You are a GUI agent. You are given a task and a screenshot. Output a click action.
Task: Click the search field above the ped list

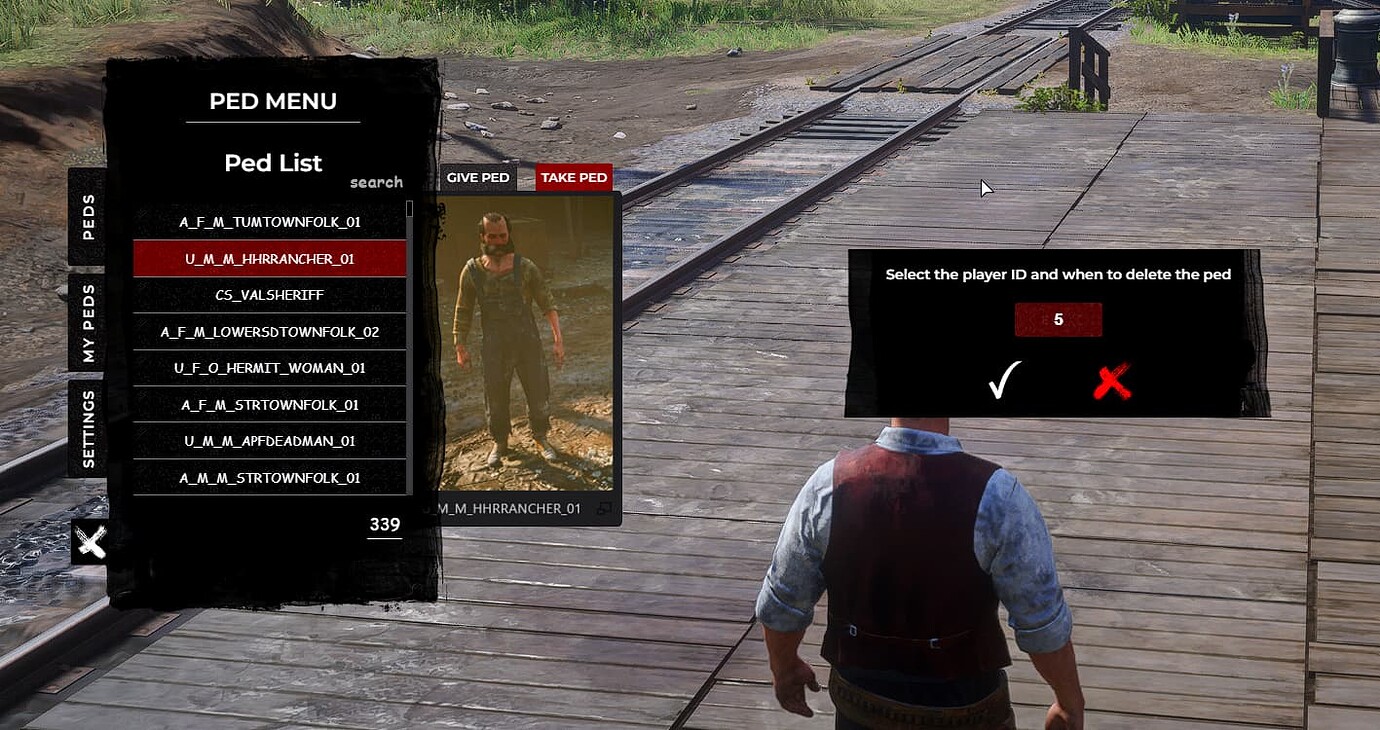[x=376, y=182]
